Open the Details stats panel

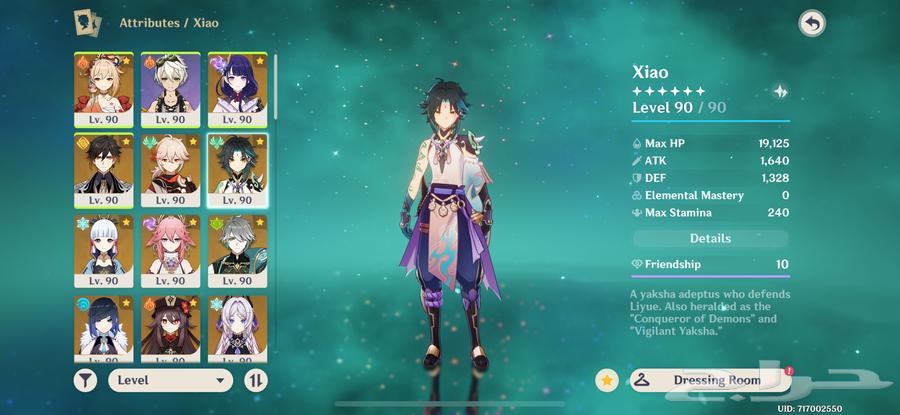710,239
